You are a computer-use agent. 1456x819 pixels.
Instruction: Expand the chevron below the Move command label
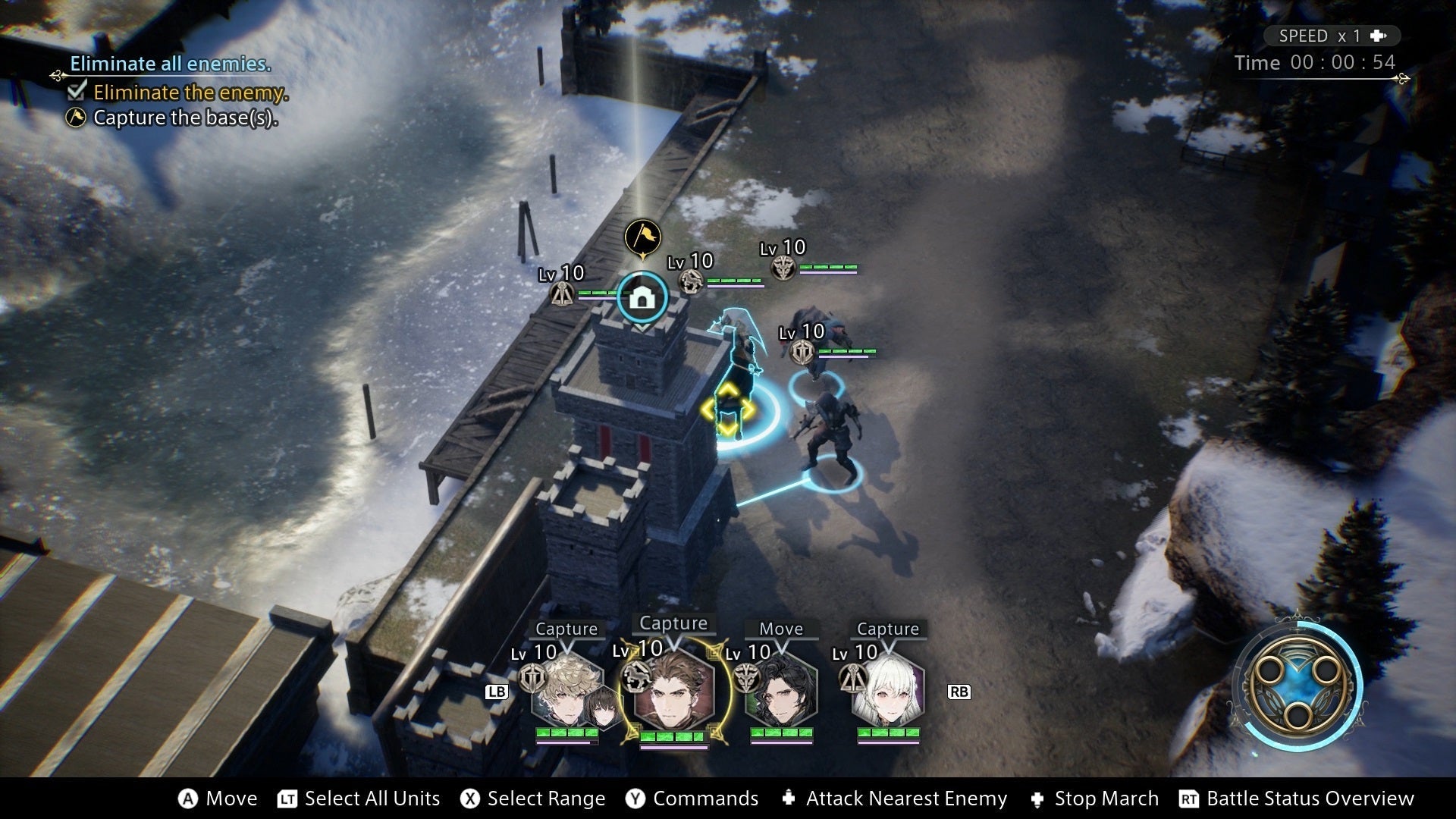(782, 649)
